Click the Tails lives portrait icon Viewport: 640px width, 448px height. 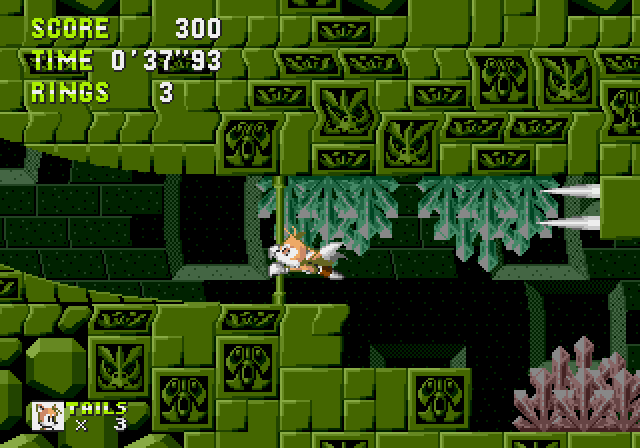pyautogui.click(x=48, y=416)
